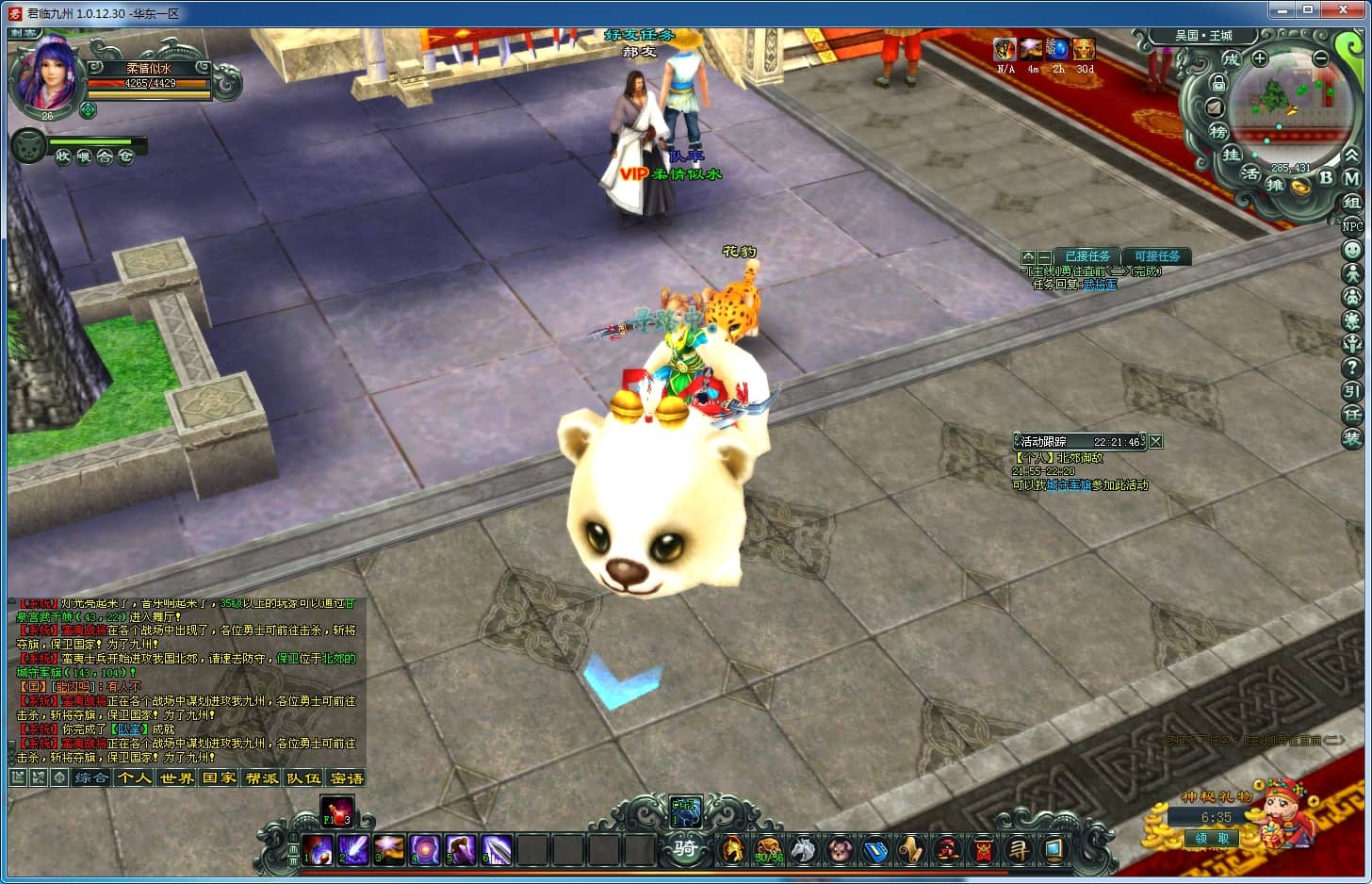The width and height of the screenshot is (1372, 884).
Task: Open the 已接任务 accepted quests tab
Action: [x=1088, y=256]
